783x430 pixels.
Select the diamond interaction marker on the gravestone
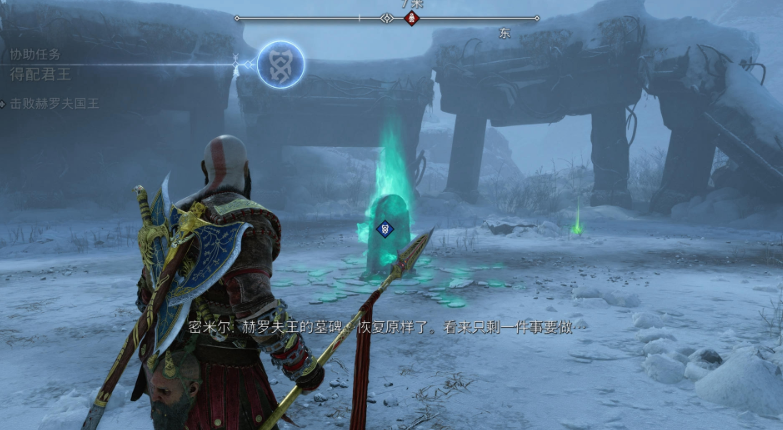384,229
